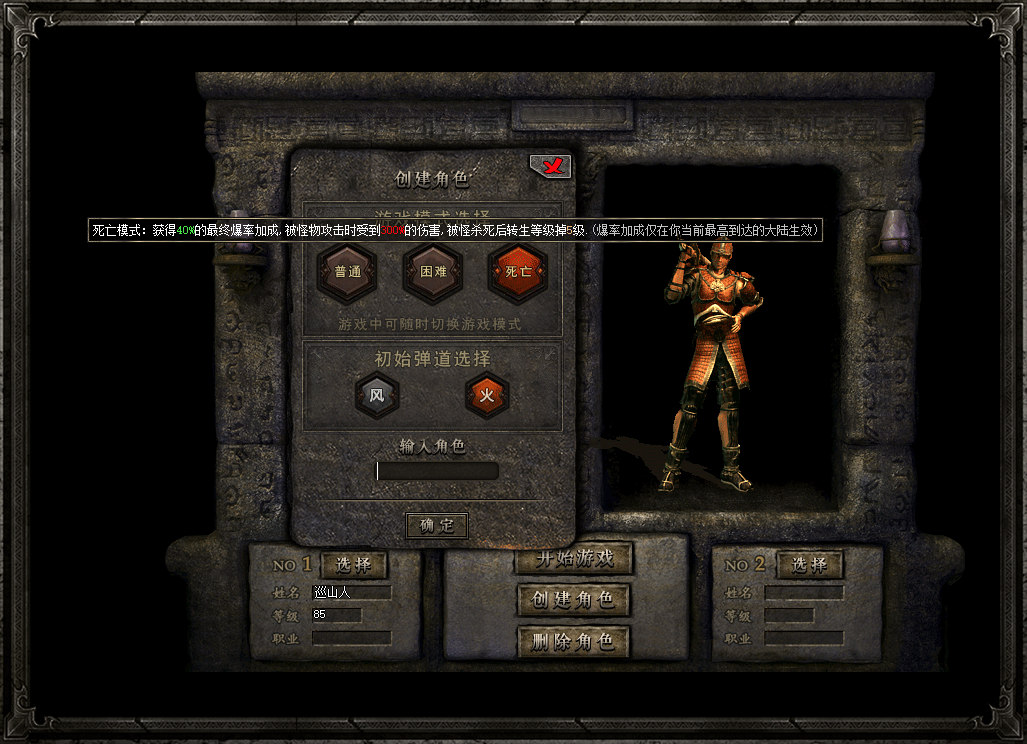This screenshot has height=744, width=1027.
Task: Click 选择 for character slot NO 1
Action: (354, 565)
